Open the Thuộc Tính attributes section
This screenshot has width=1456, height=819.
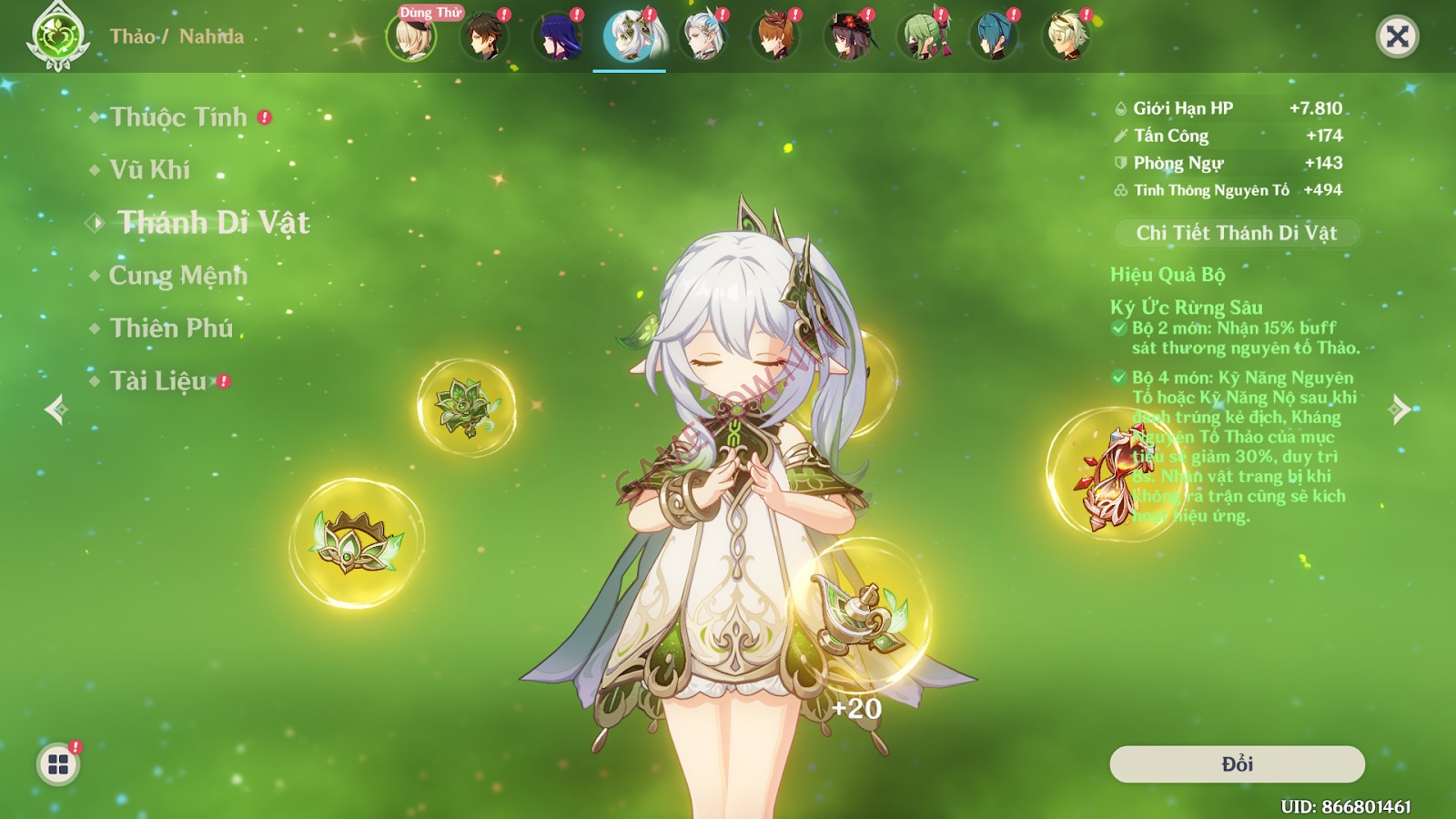178,117
